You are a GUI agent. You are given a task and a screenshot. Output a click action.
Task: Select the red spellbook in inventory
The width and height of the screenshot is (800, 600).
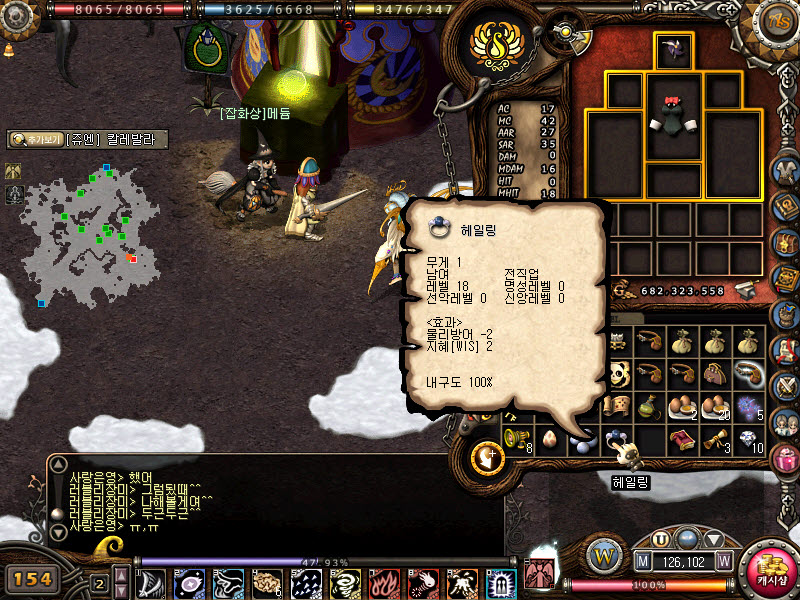683,438
